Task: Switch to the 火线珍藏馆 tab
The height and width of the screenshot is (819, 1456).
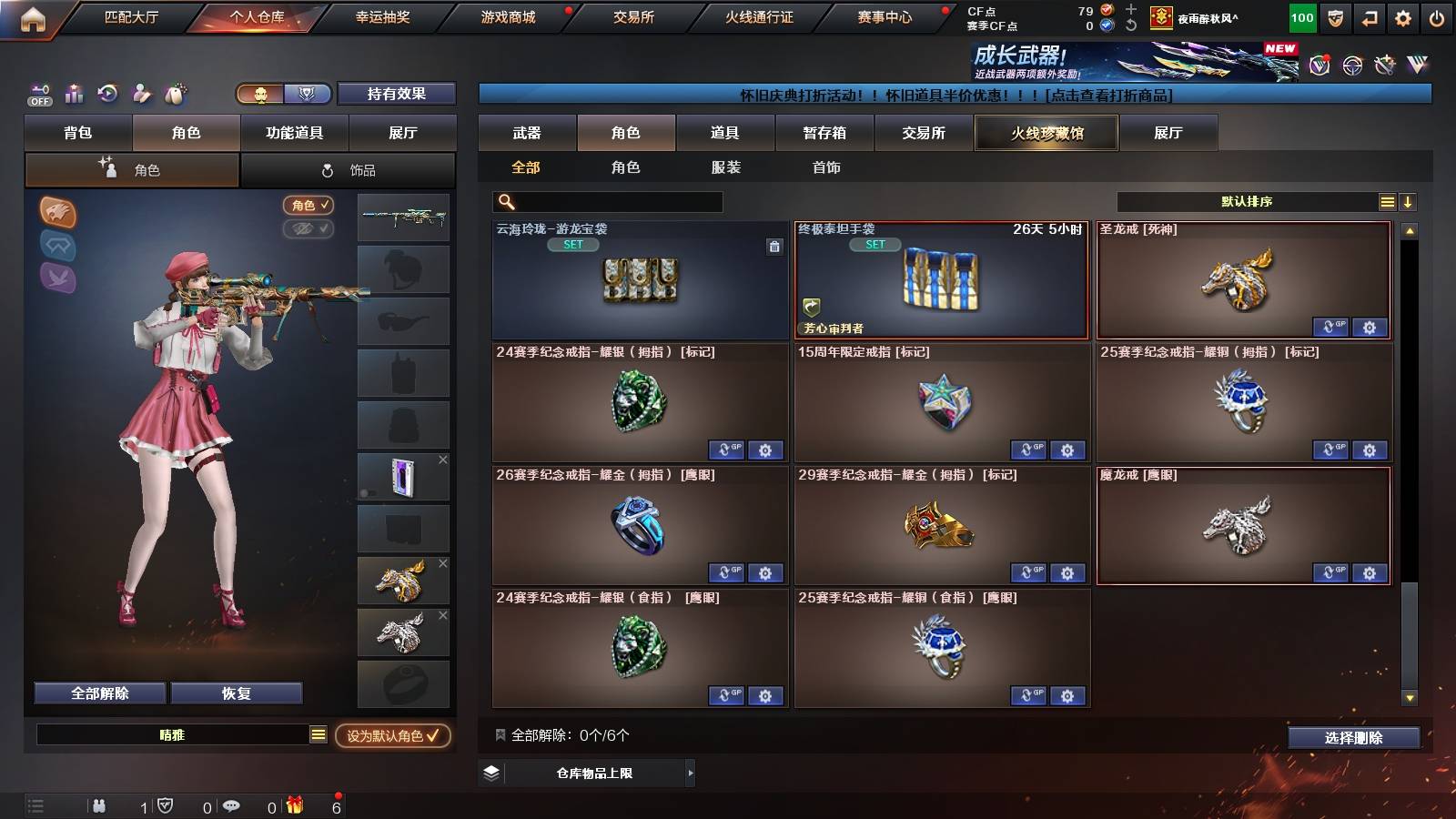Action: pyautogui.click(x=1046, y=133)
